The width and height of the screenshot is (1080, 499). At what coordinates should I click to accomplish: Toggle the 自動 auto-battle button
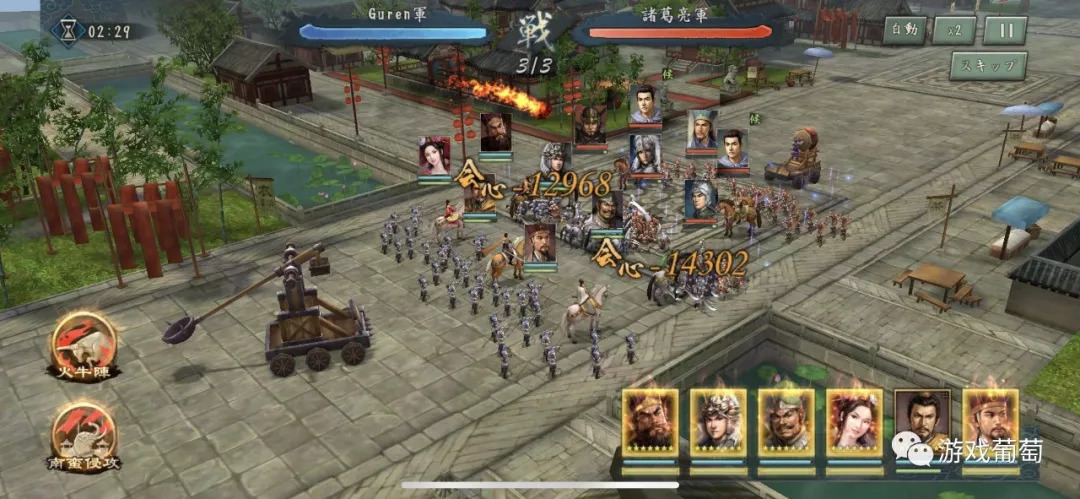click(x=903, y=30)
